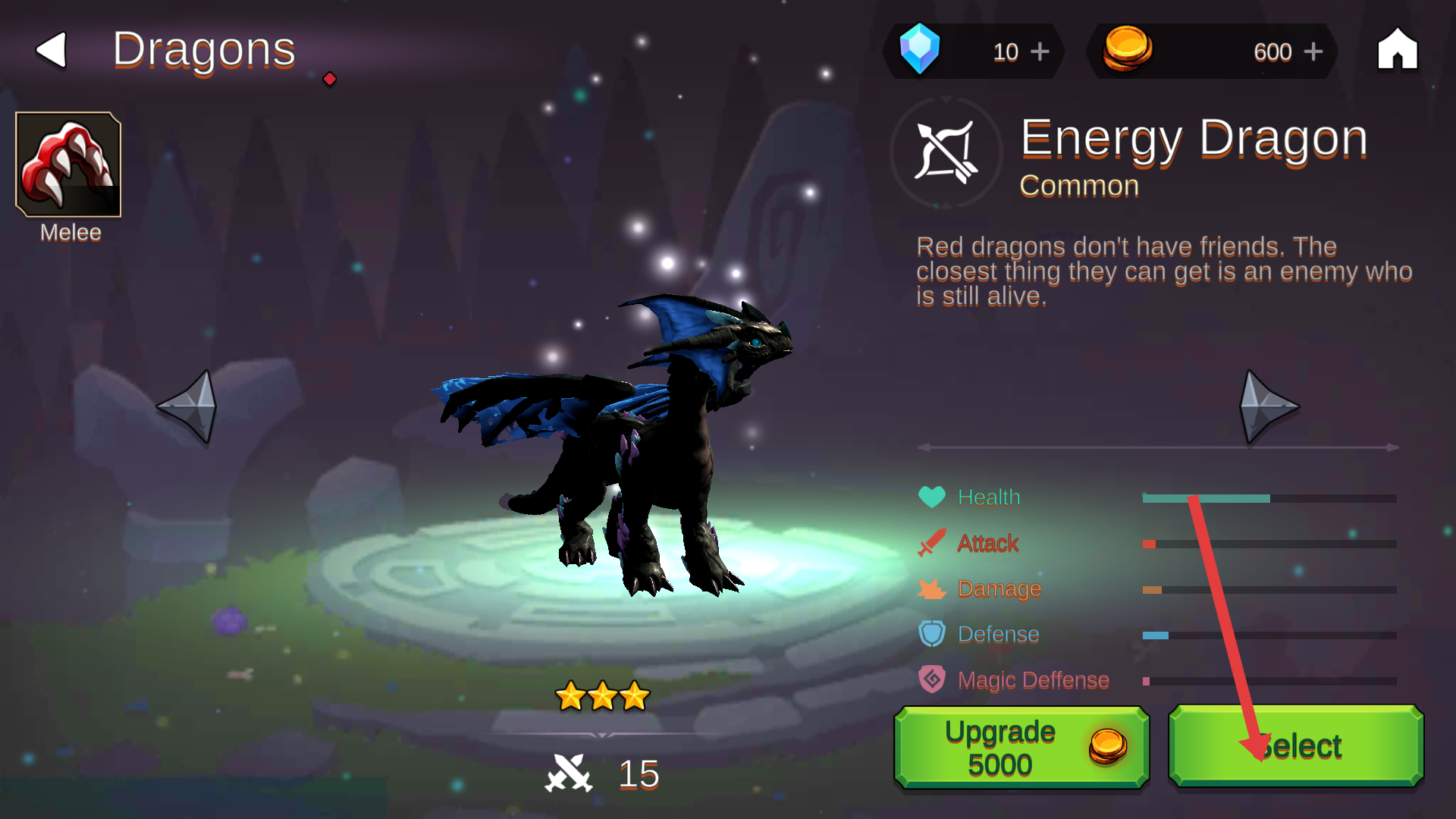
Task: Upgrade the dragon for 5000 coins
Action: [x=1021, y=747]
